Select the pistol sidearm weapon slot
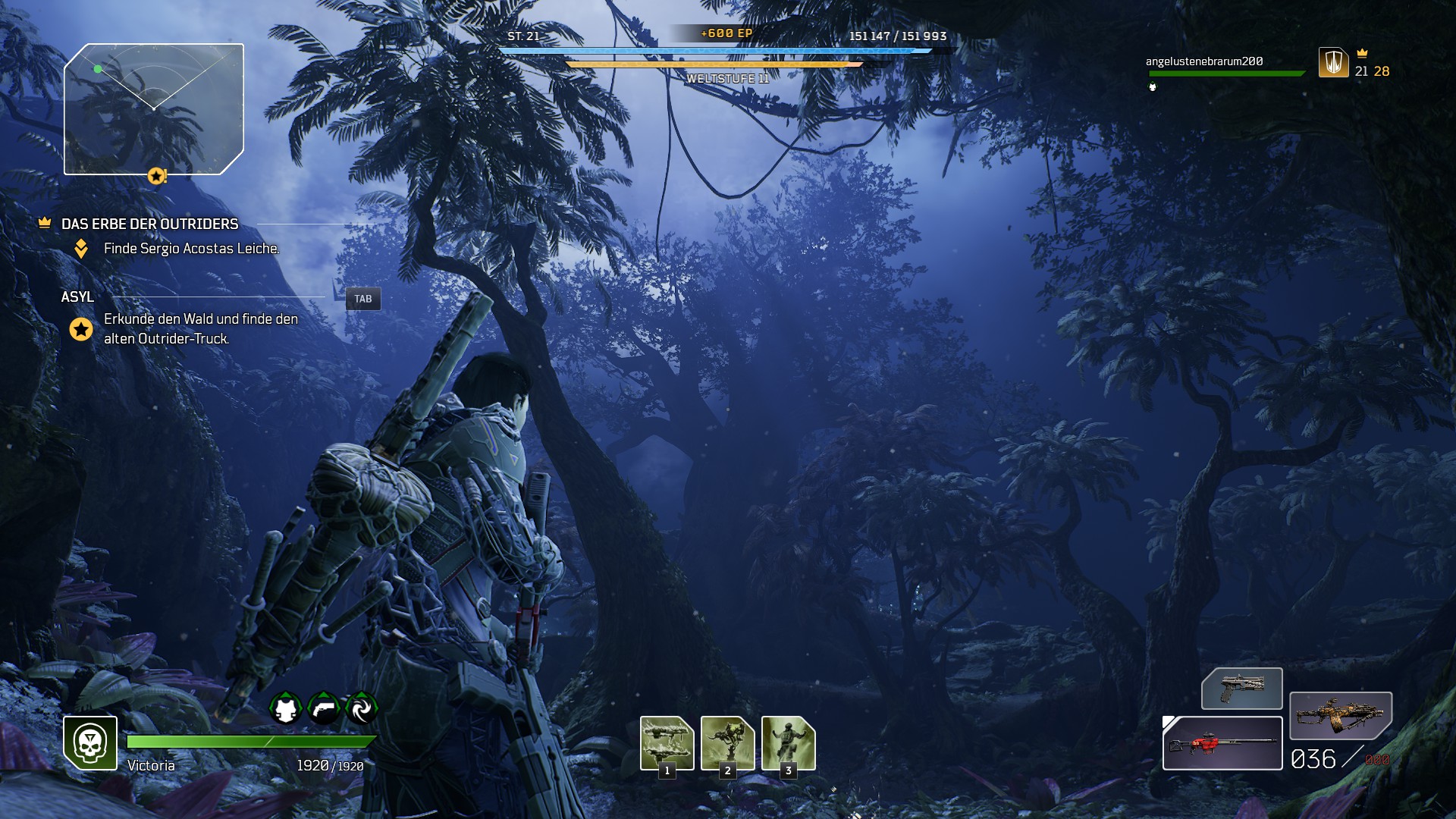The image size is (1456, 819). pyautogui.click(x=1241, y=689)
